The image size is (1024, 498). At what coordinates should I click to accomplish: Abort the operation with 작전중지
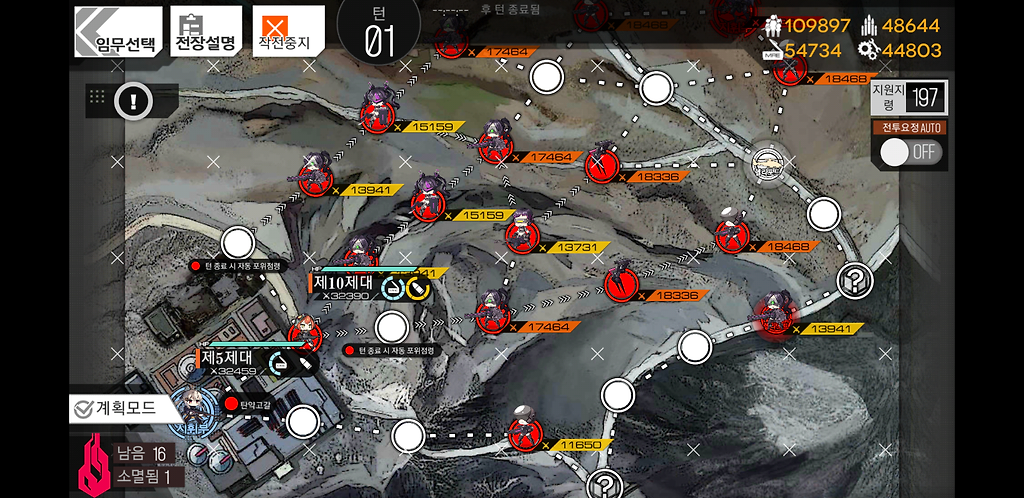click(x=288, y=32)
